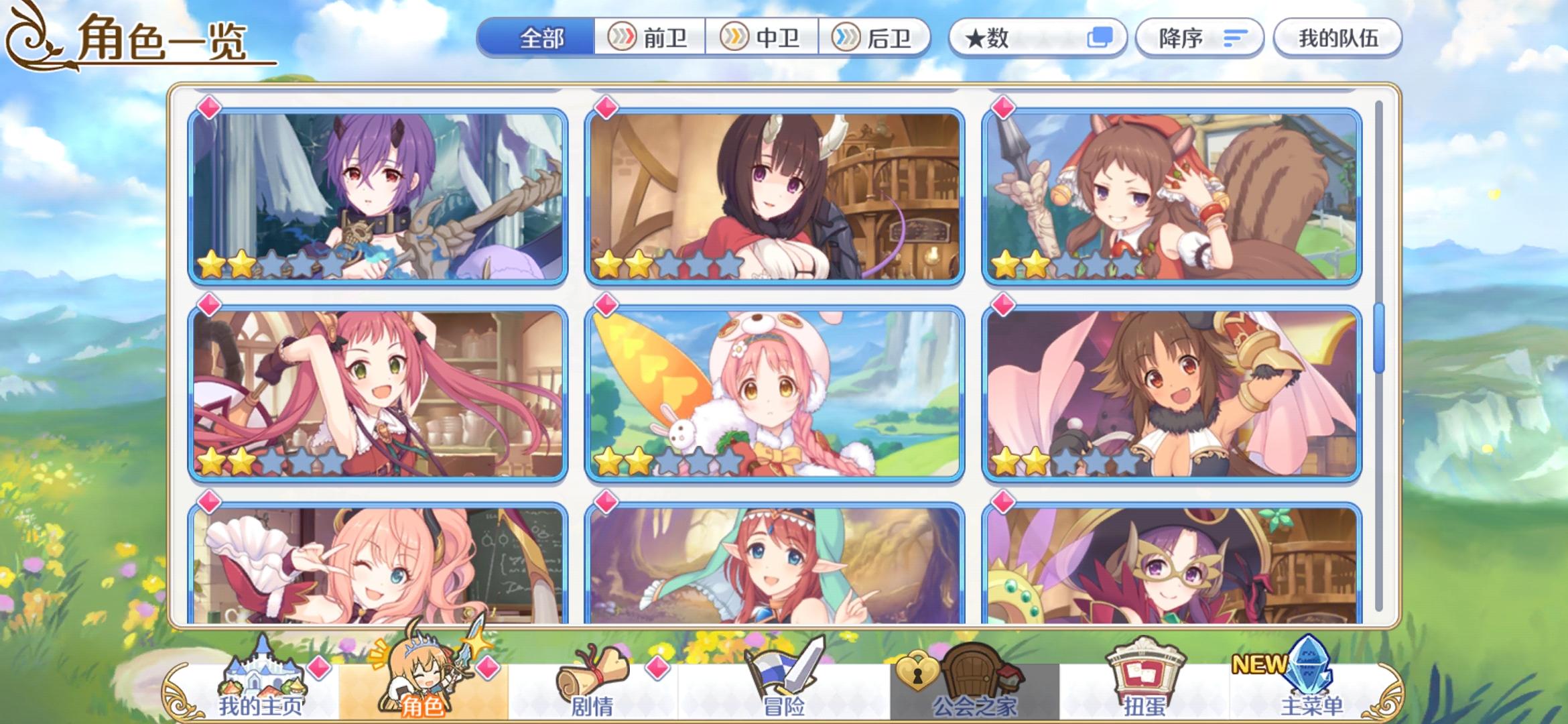Open the purple-haired character portrait top left
1568x724 pixels.
point(375,191)
